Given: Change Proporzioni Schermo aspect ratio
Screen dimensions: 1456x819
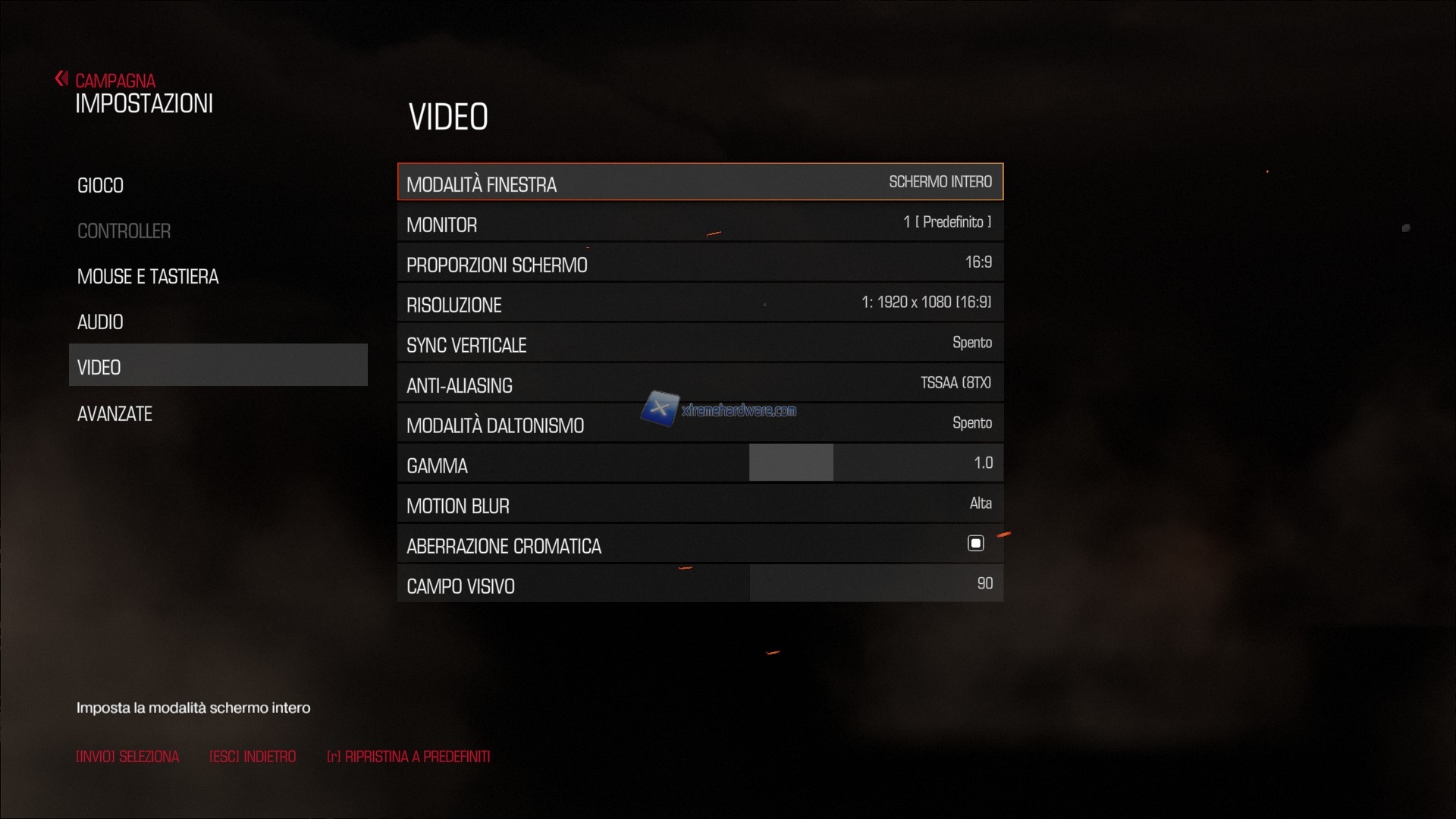Looking at the screenshot, I should click(700, 264).
